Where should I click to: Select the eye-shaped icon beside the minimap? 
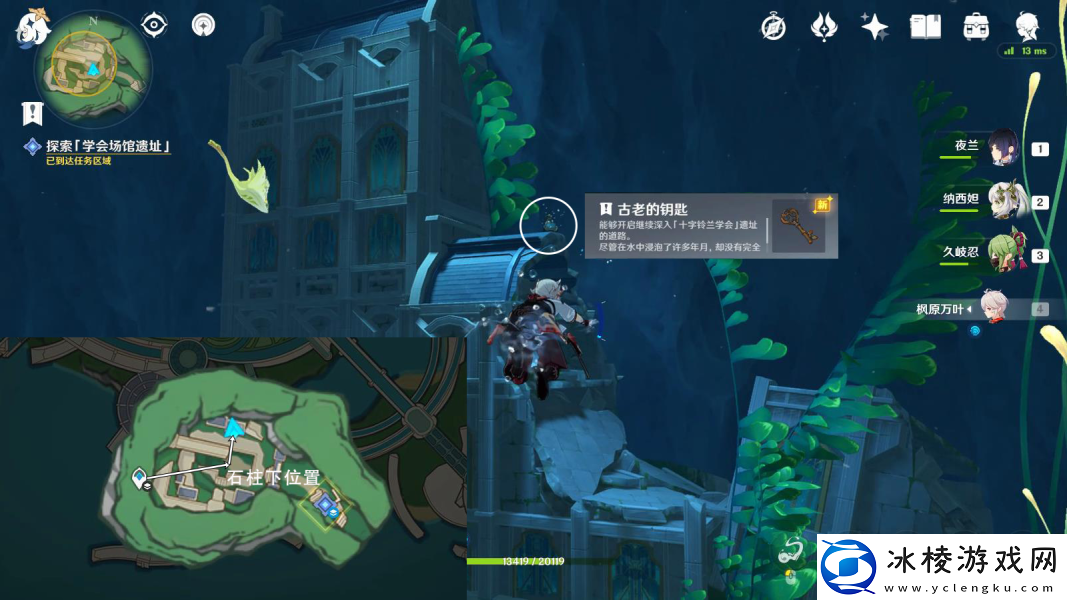pos(154,24)
